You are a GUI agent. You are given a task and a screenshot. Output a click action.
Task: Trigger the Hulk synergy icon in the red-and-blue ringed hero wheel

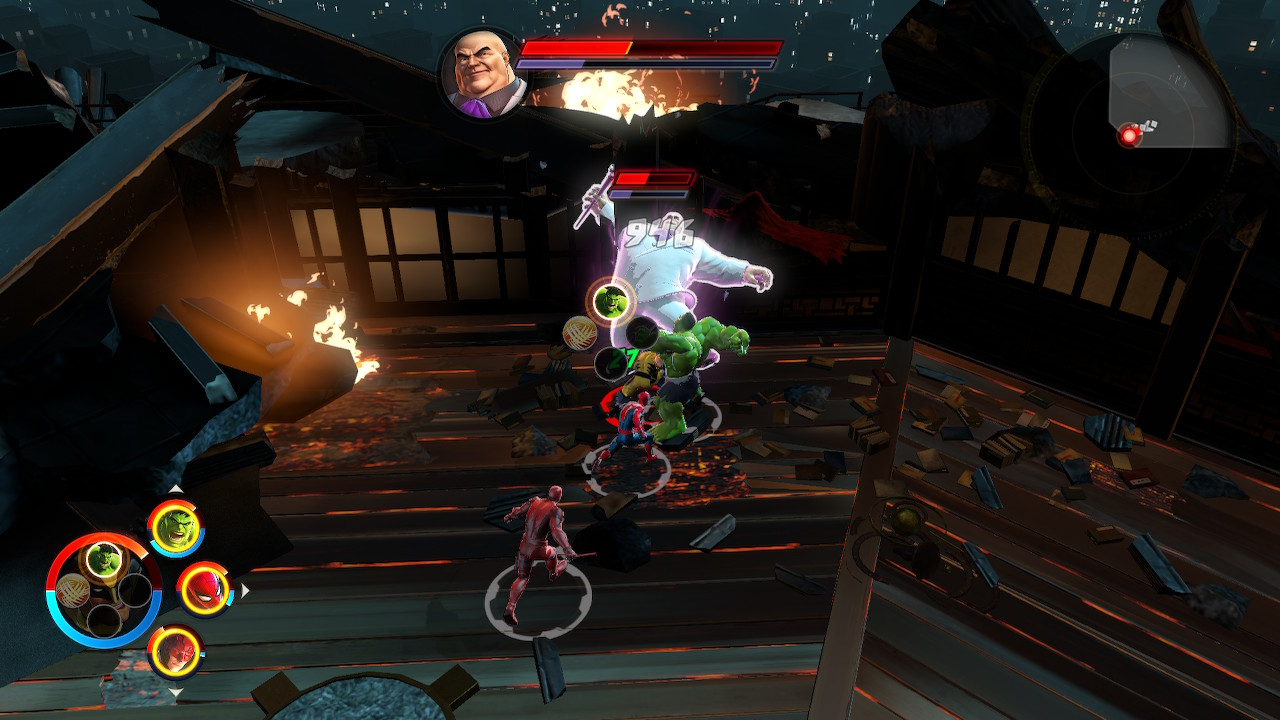(x=103, y=560)
